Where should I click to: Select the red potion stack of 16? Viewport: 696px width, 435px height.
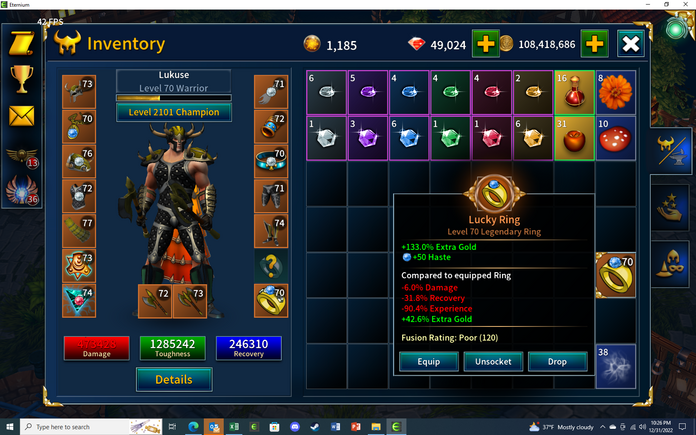pyautogui.click(x=573, y=91)
